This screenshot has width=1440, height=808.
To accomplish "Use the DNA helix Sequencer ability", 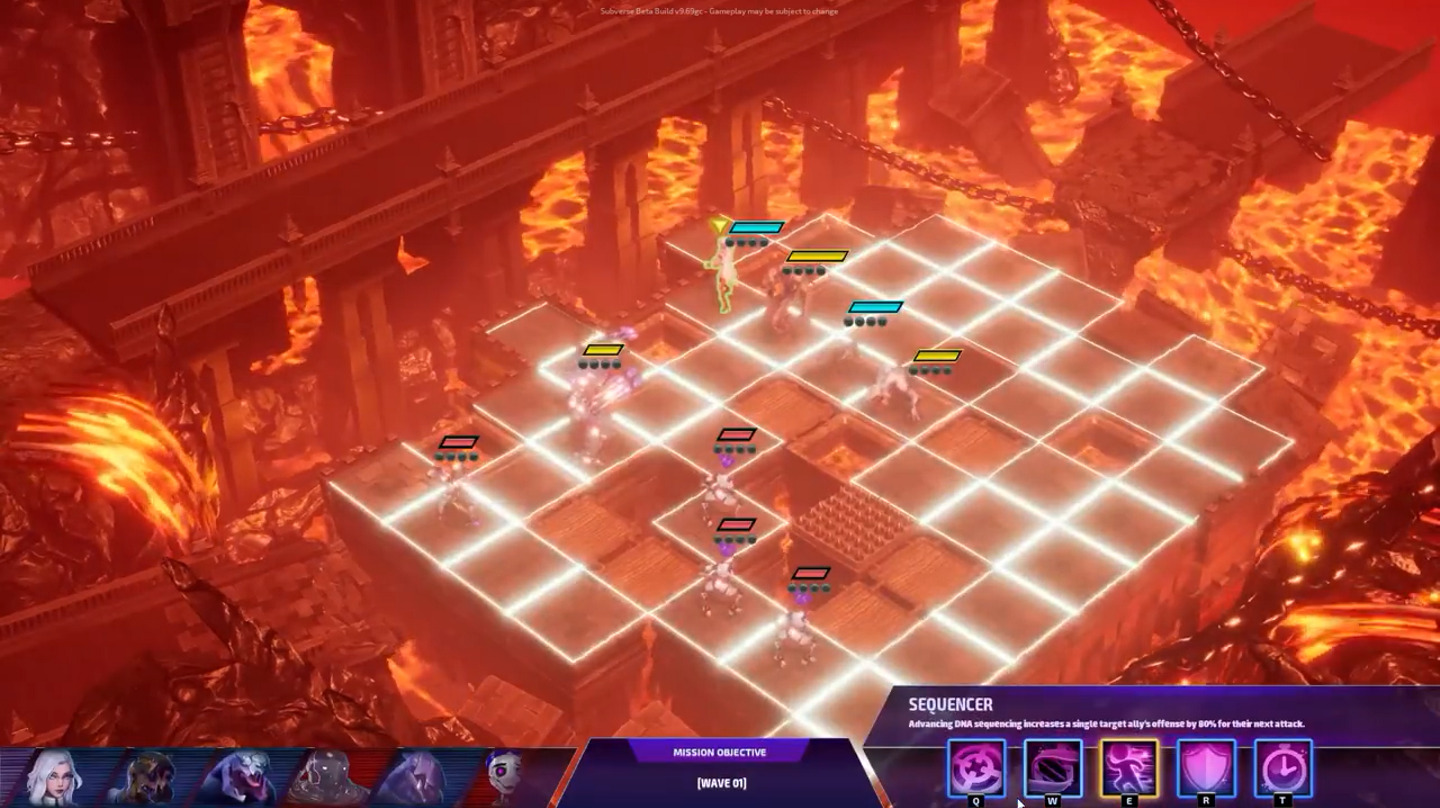I will [x=1052, y=768].
